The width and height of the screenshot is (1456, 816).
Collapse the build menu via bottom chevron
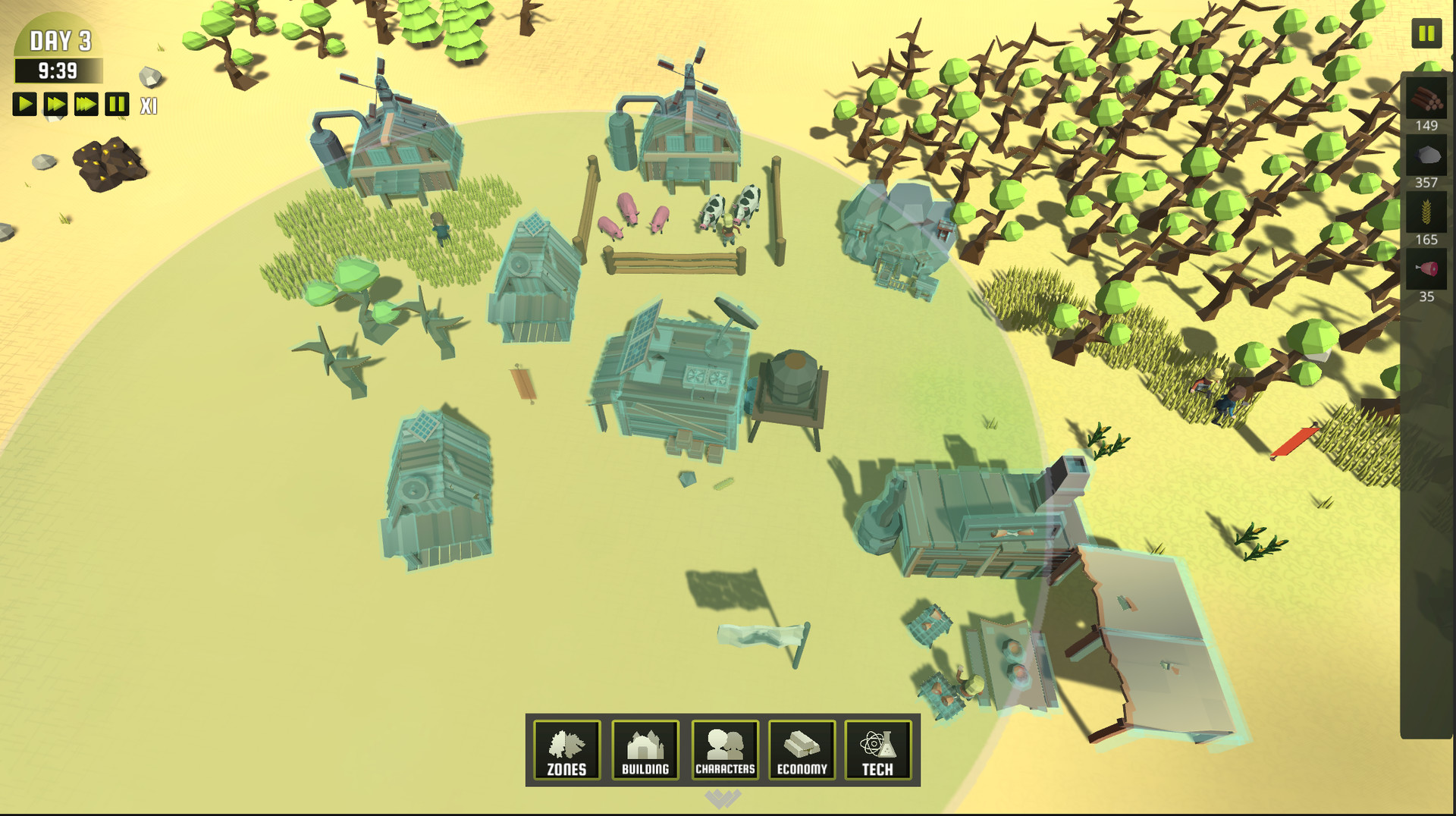tap(722, 800)
